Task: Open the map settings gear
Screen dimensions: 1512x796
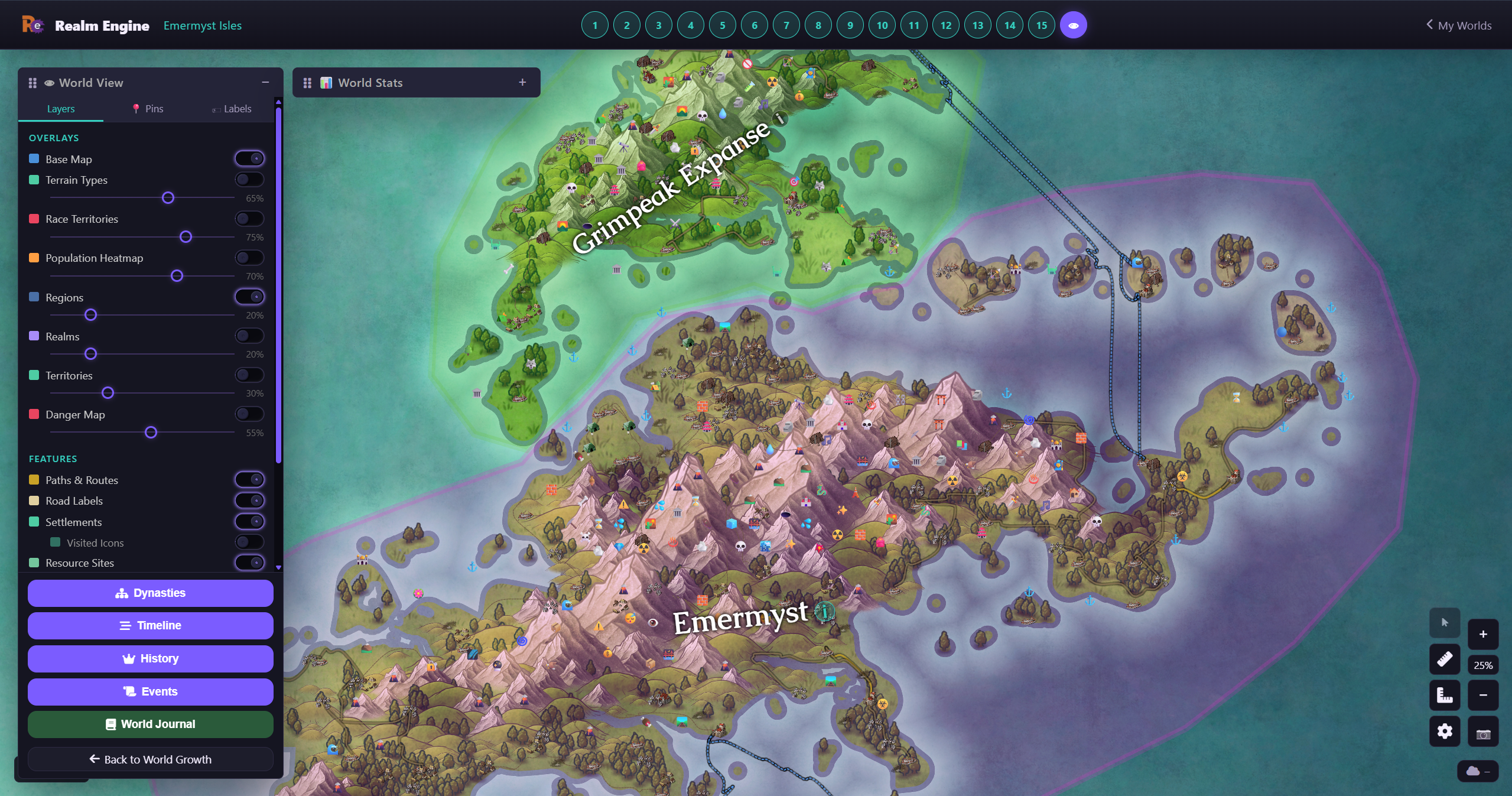Action: pyautogui.click(x=1445, y=732)
